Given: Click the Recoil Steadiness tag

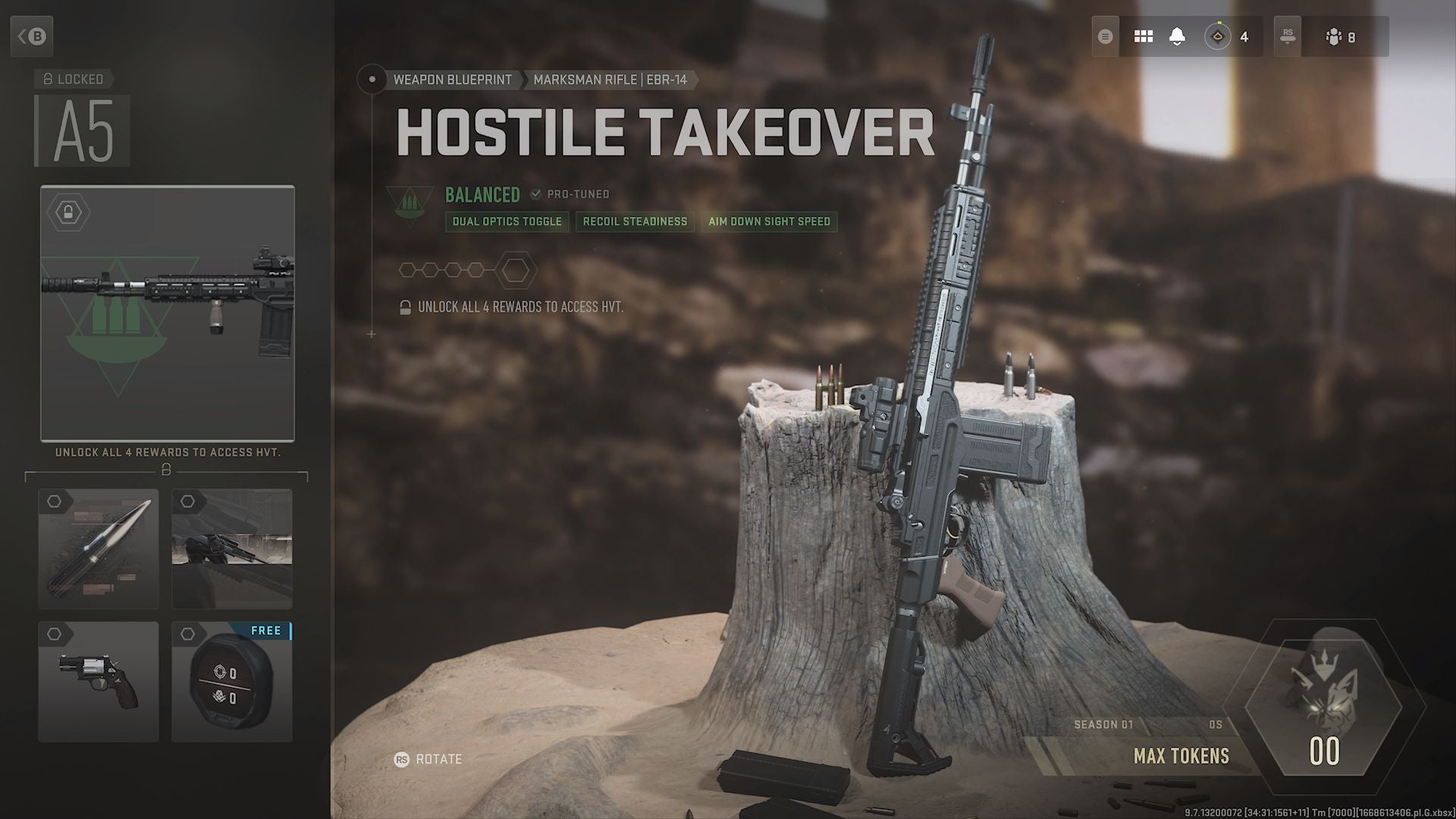Looking at the screenshot, I should pos(635,221).
